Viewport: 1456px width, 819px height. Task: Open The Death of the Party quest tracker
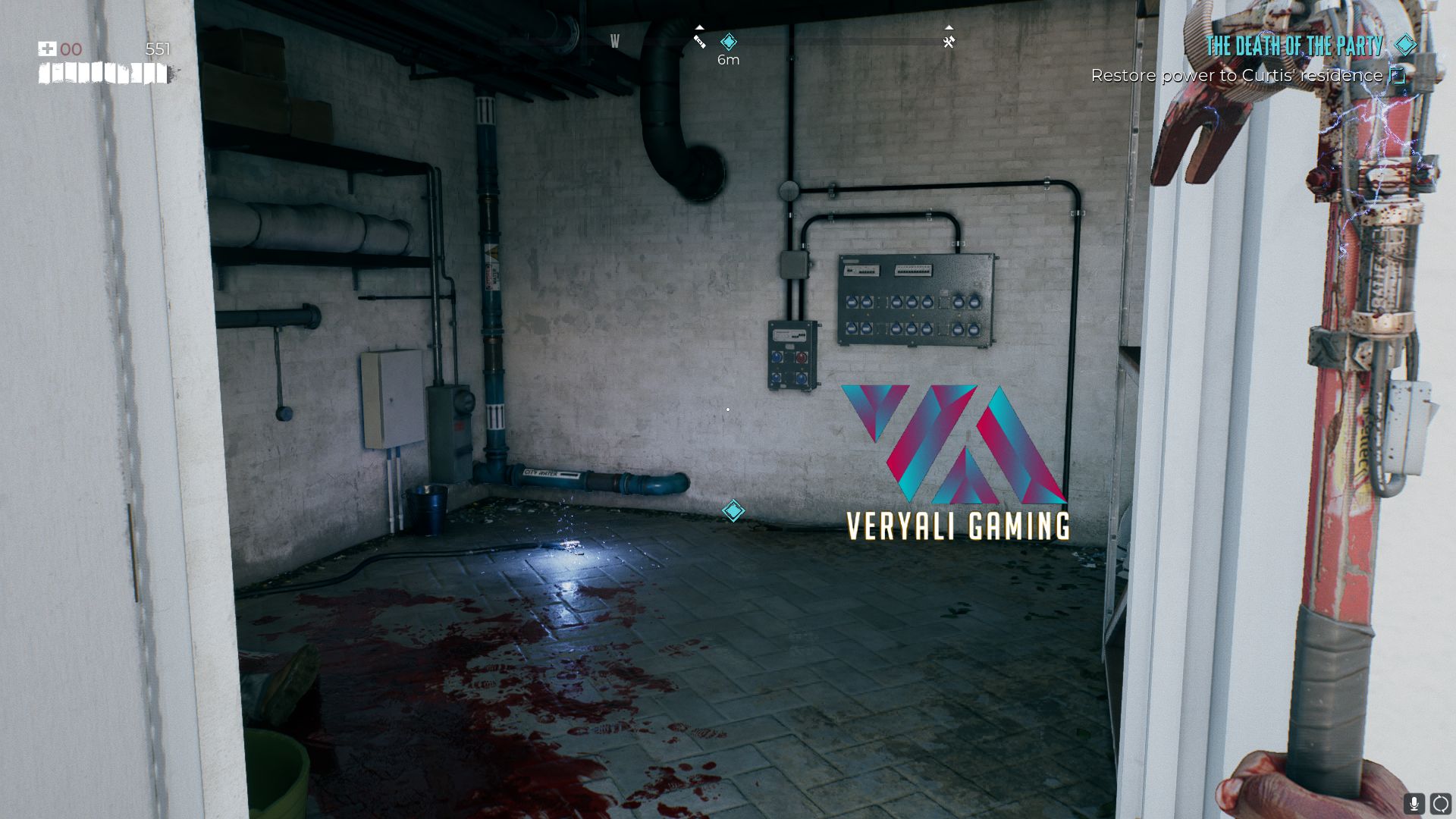(1294, 46)
